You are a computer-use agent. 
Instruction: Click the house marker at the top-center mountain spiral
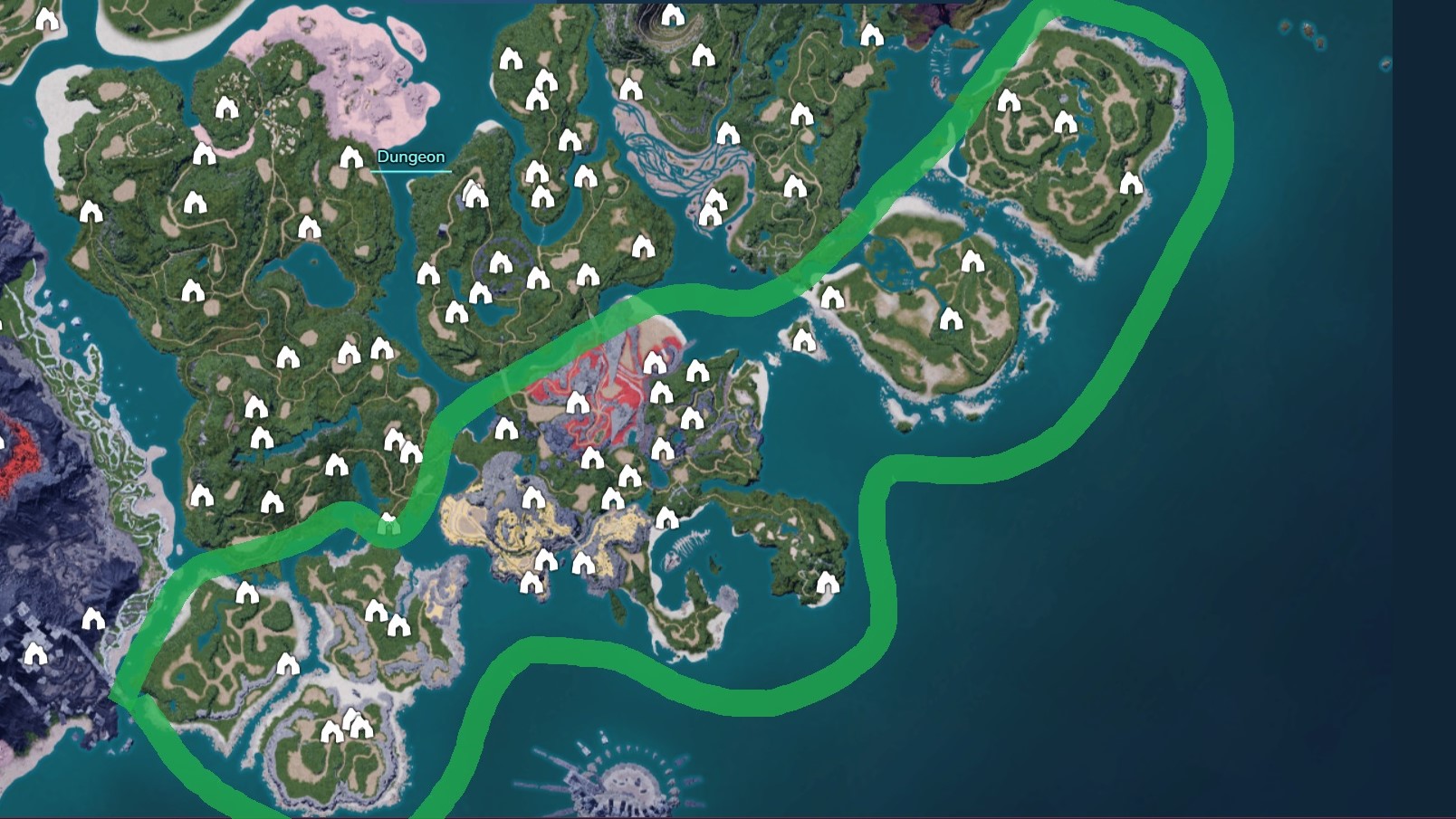[x=671, y=16]
